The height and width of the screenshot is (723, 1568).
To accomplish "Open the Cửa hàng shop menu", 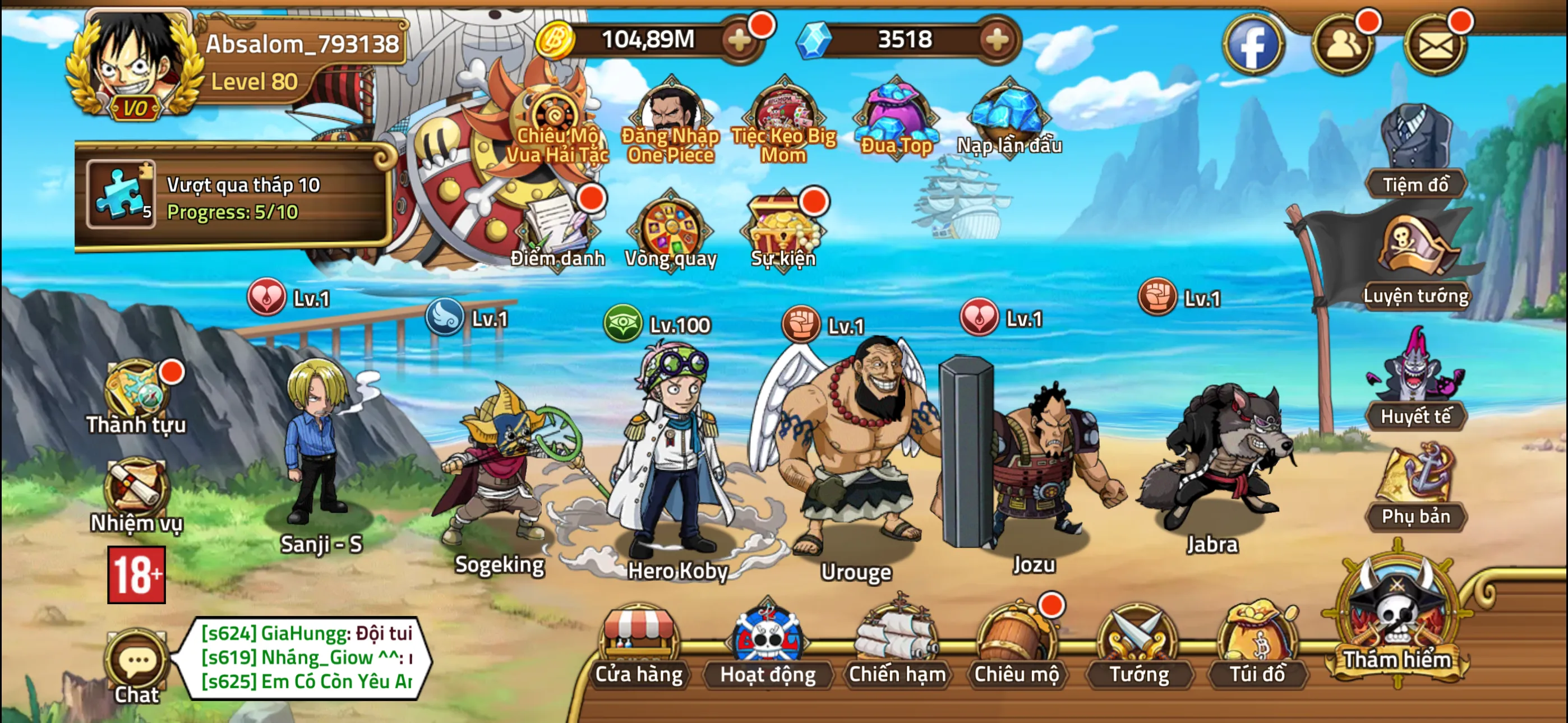I will 639,646.
